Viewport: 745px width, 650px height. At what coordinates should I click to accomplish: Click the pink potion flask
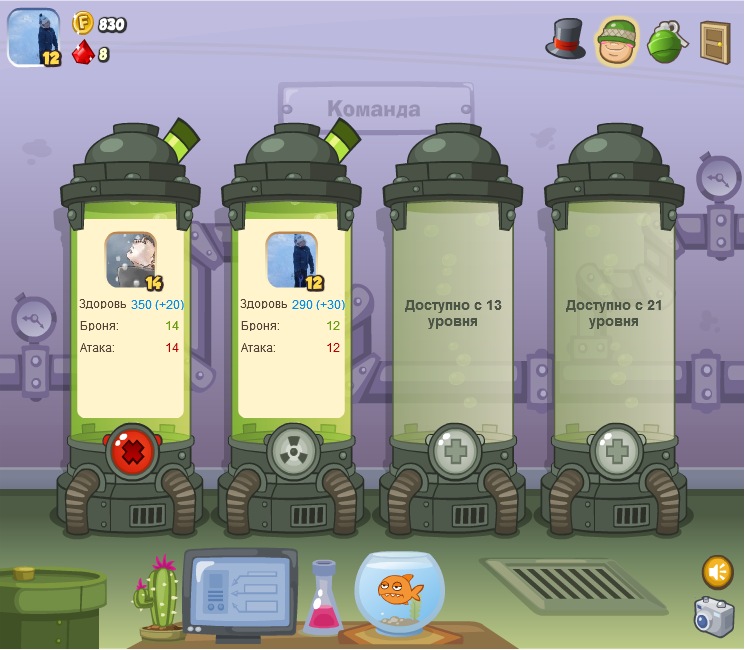(x=324, y=600)
